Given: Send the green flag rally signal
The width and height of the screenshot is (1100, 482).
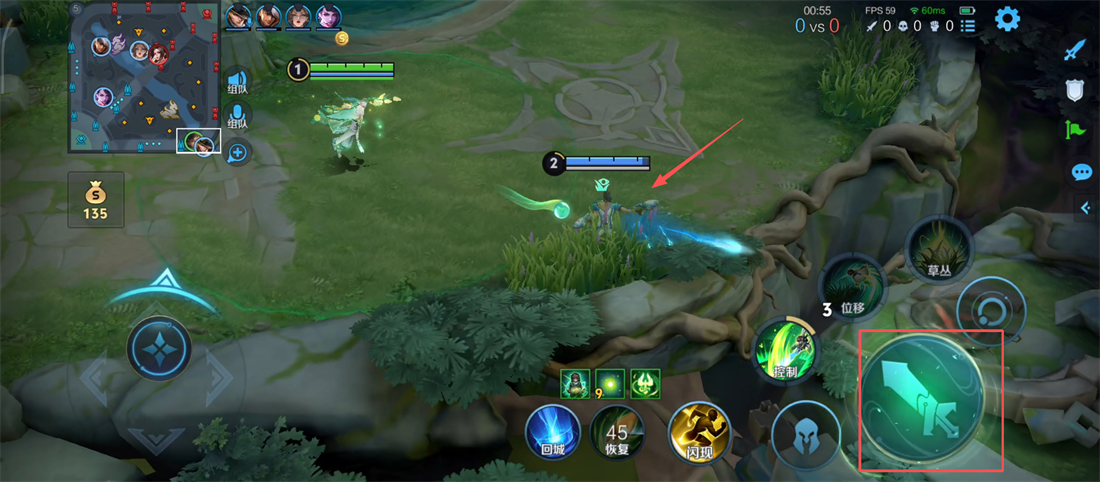Looking at the screenshot, I should tap(1075, 129).
